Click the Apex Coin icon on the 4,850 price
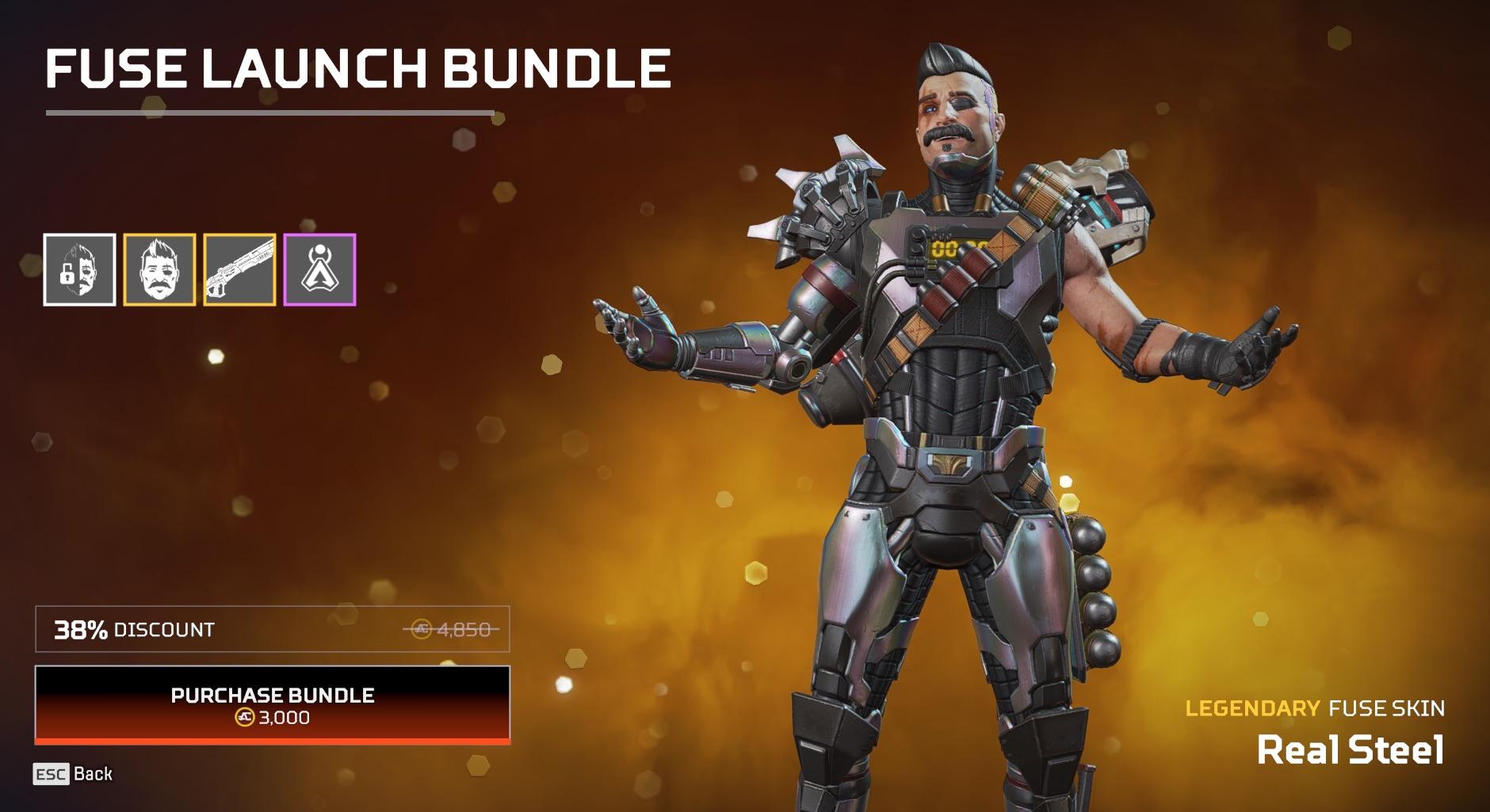 [x=421, y=628]
